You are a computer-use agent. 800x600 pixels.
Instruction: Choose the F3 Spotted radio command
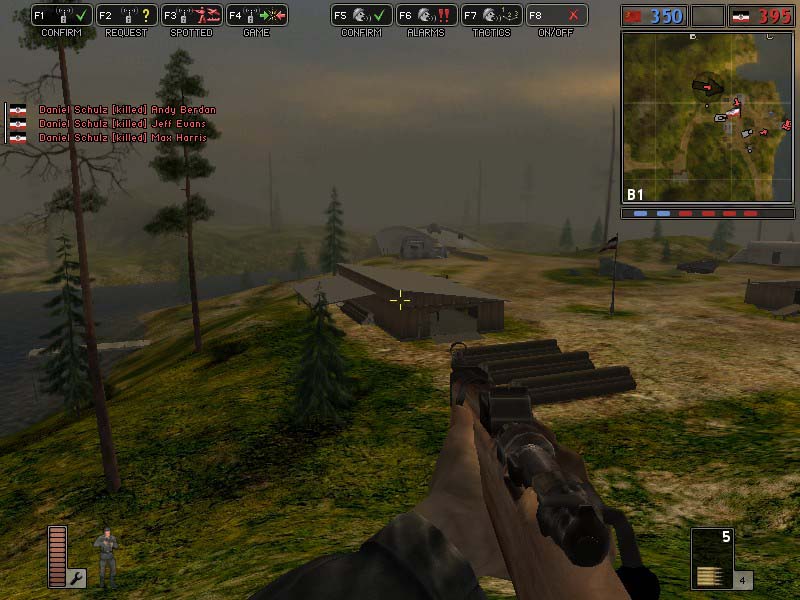(190, 16)
